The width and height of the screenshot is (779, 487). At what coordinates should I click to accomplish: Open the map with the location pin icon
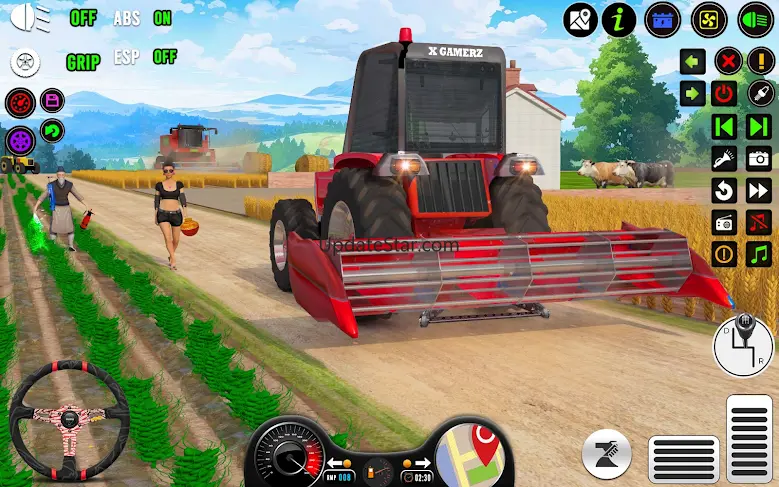pyautogui.click(x=580, y=18)
